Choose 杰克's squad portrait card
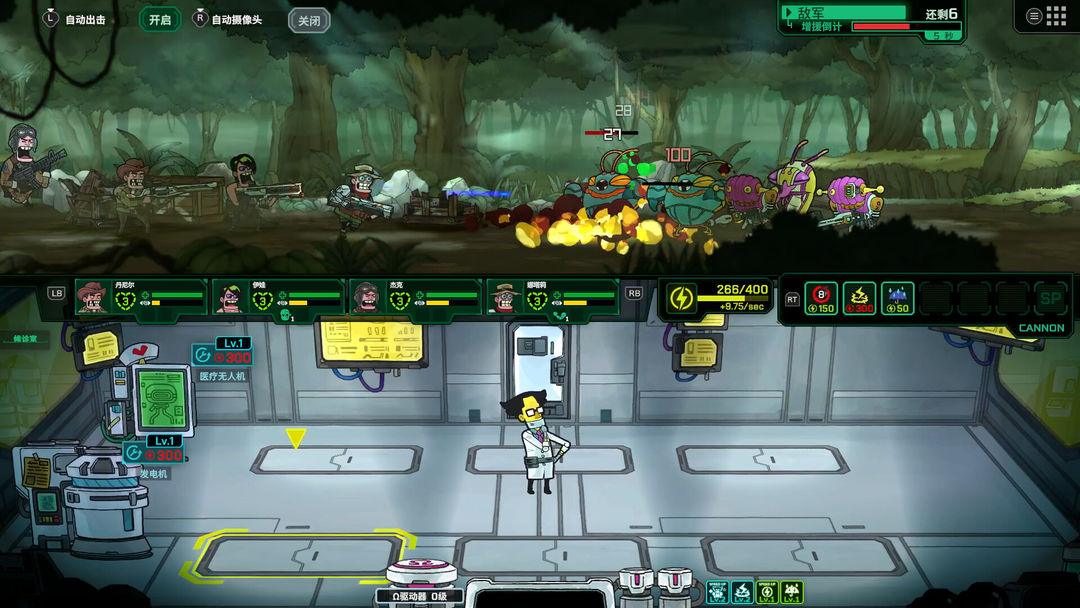Viewport: 1080px width, 608px height. click(x=415, y=297)
